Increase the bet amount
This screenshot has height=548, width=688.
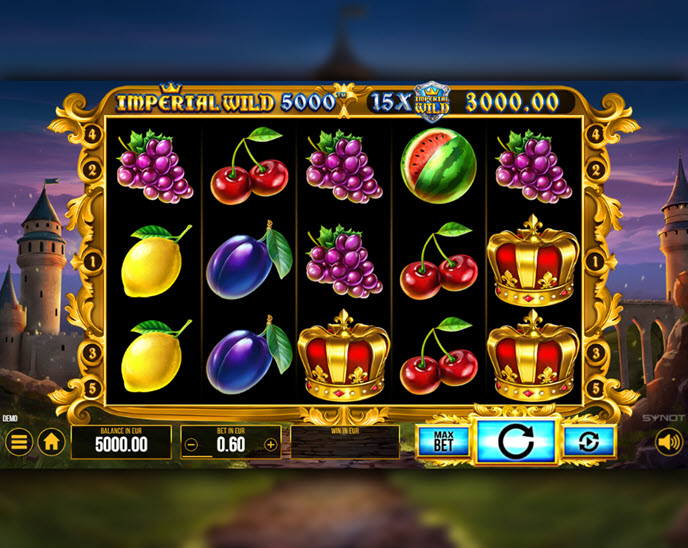coord(270,444)
